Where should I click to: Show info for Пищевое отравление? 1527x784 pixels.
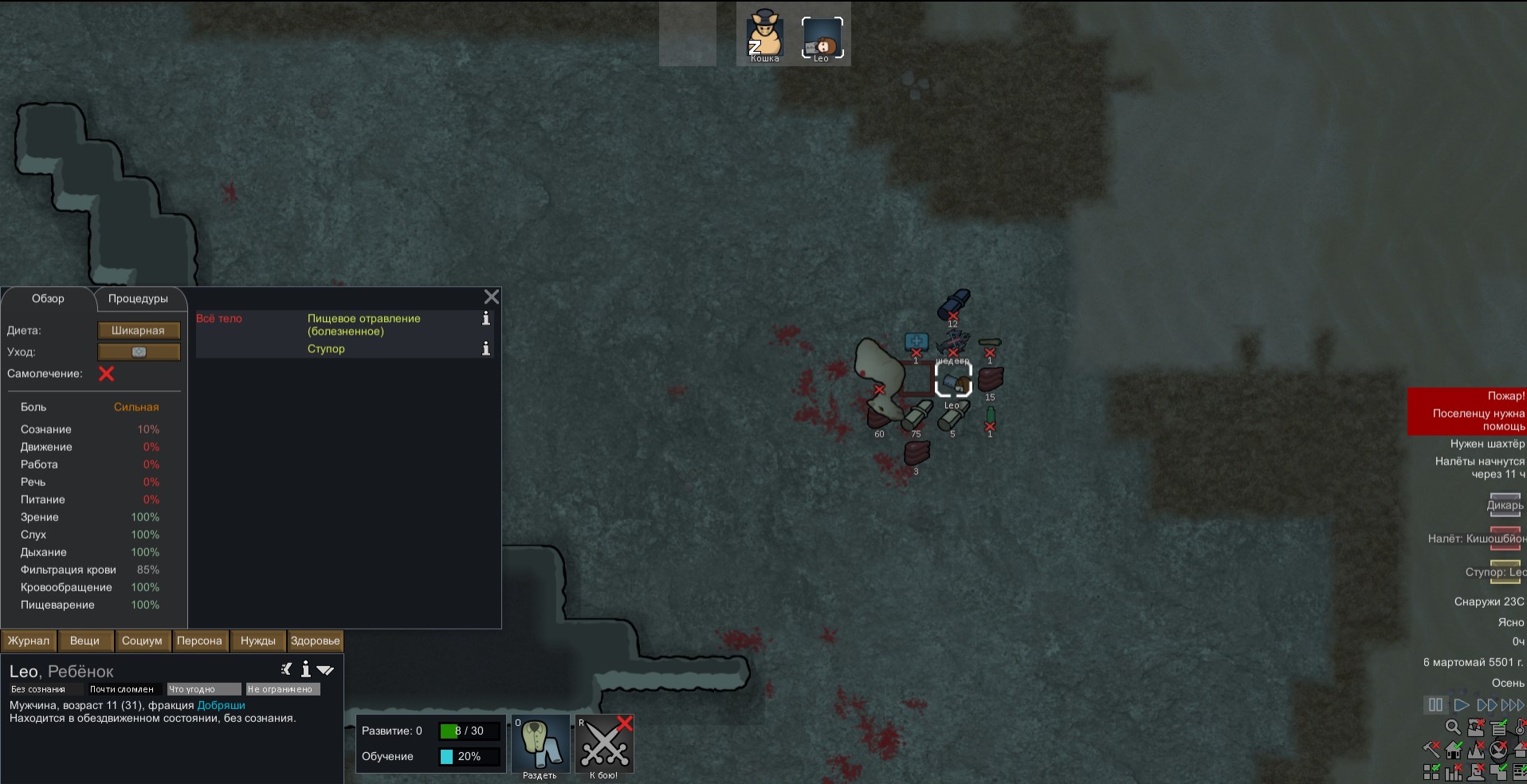[485, 319]
